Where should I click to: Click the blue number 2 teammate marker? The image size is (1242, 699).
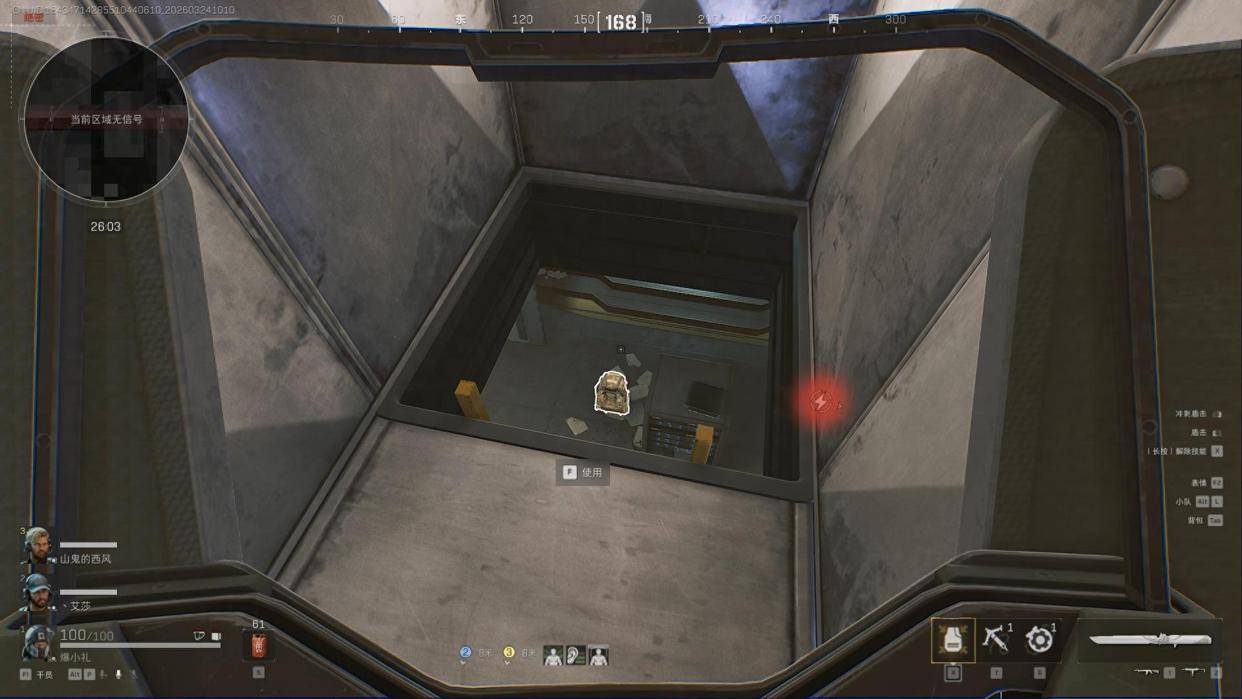(465, 652)
